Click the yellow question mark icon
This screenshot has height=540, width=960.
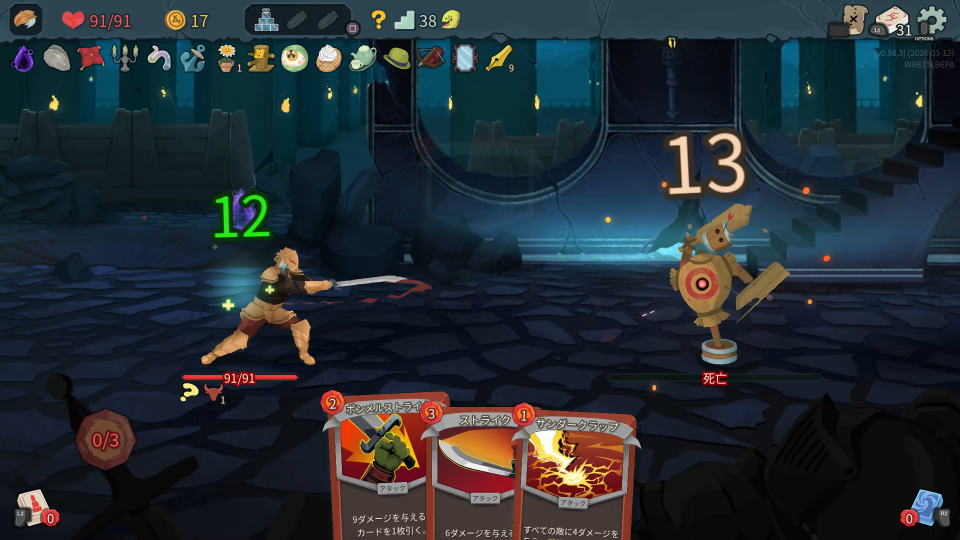(x=377, y=19)
